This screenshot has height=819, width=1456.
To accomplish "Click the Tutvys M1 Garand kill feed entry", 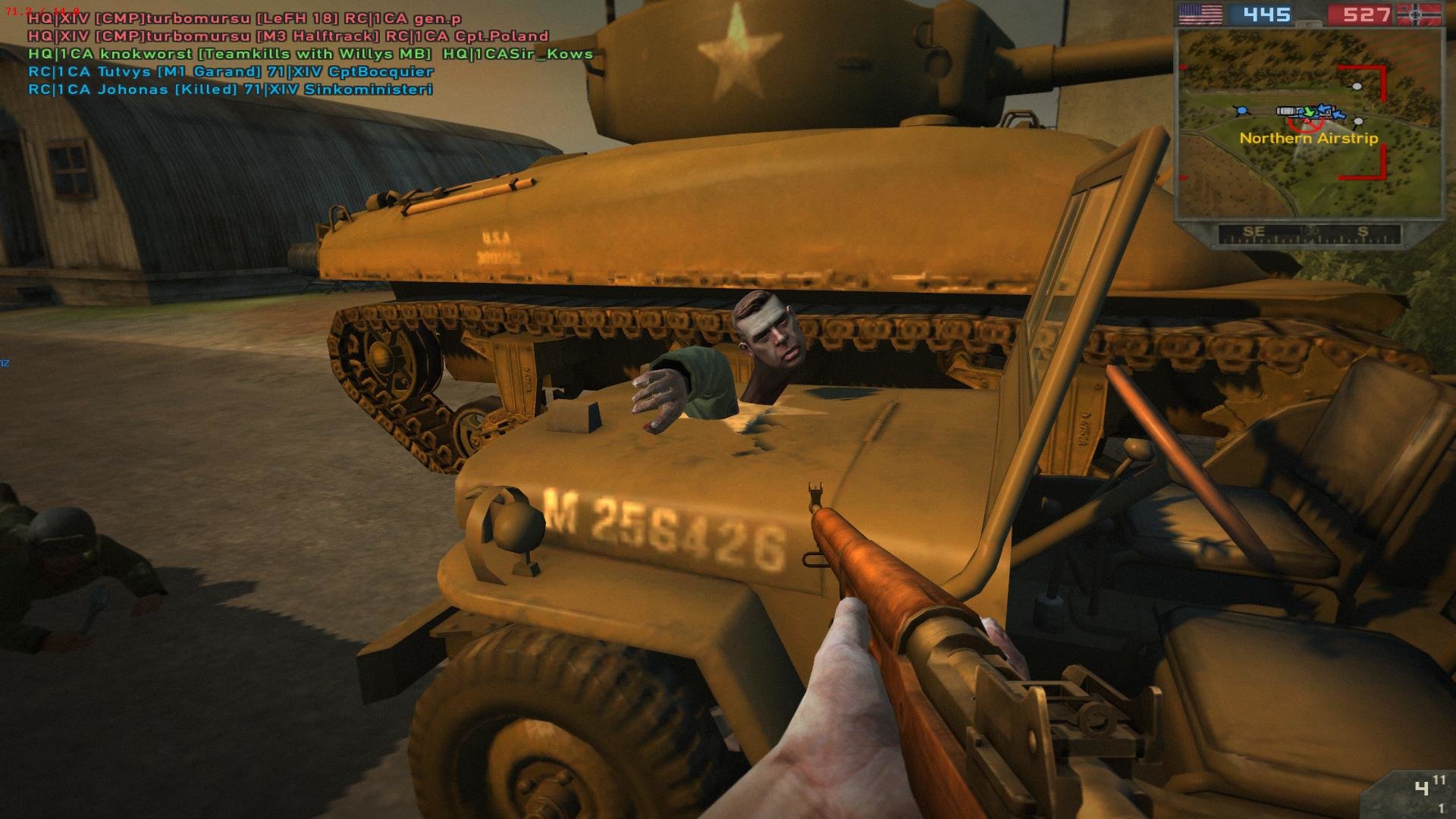I will [231, 71].
